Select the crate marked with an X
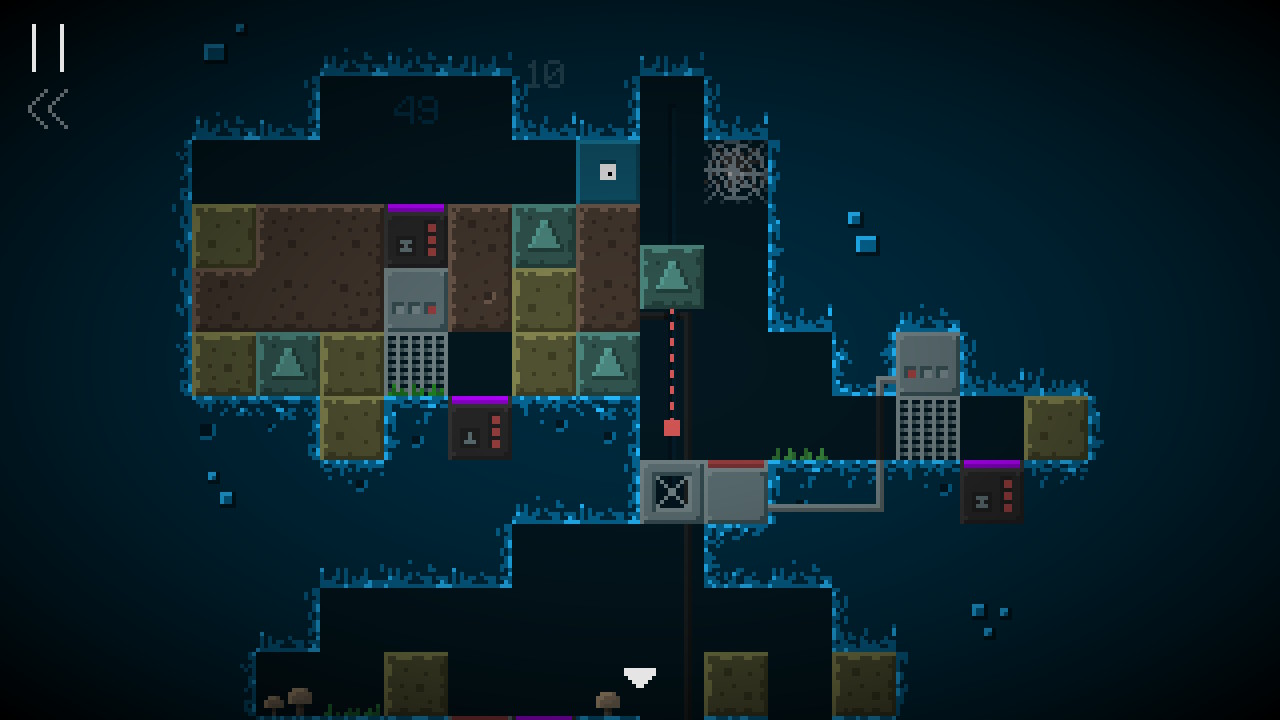Screen dimensions: 1280x720 point(672,491)
